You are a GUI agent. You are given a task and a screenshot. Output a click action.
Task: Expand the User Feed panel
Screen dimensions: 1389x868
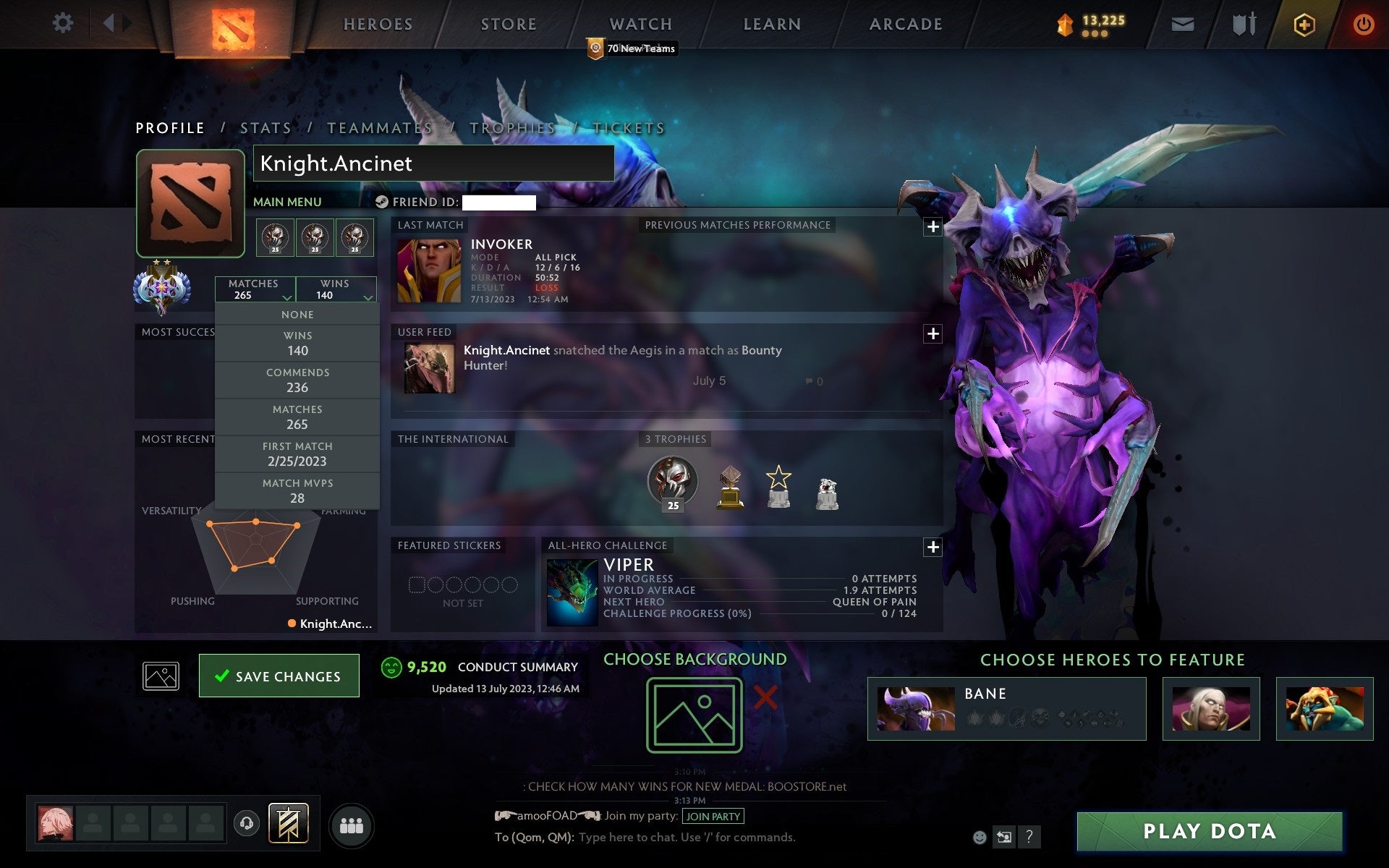(933, 334)
